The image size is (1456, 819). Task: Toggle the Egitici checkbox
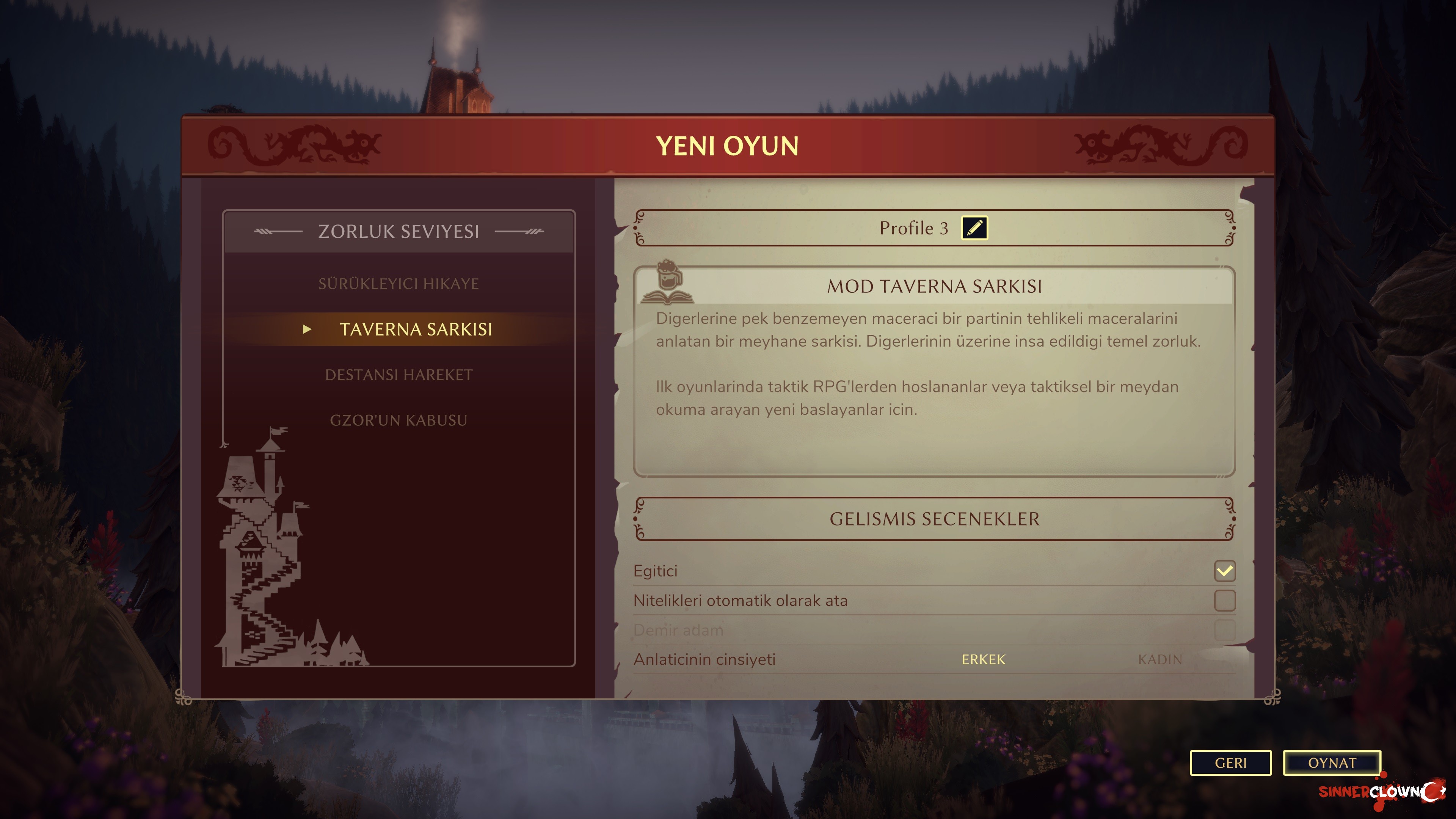1224,571
